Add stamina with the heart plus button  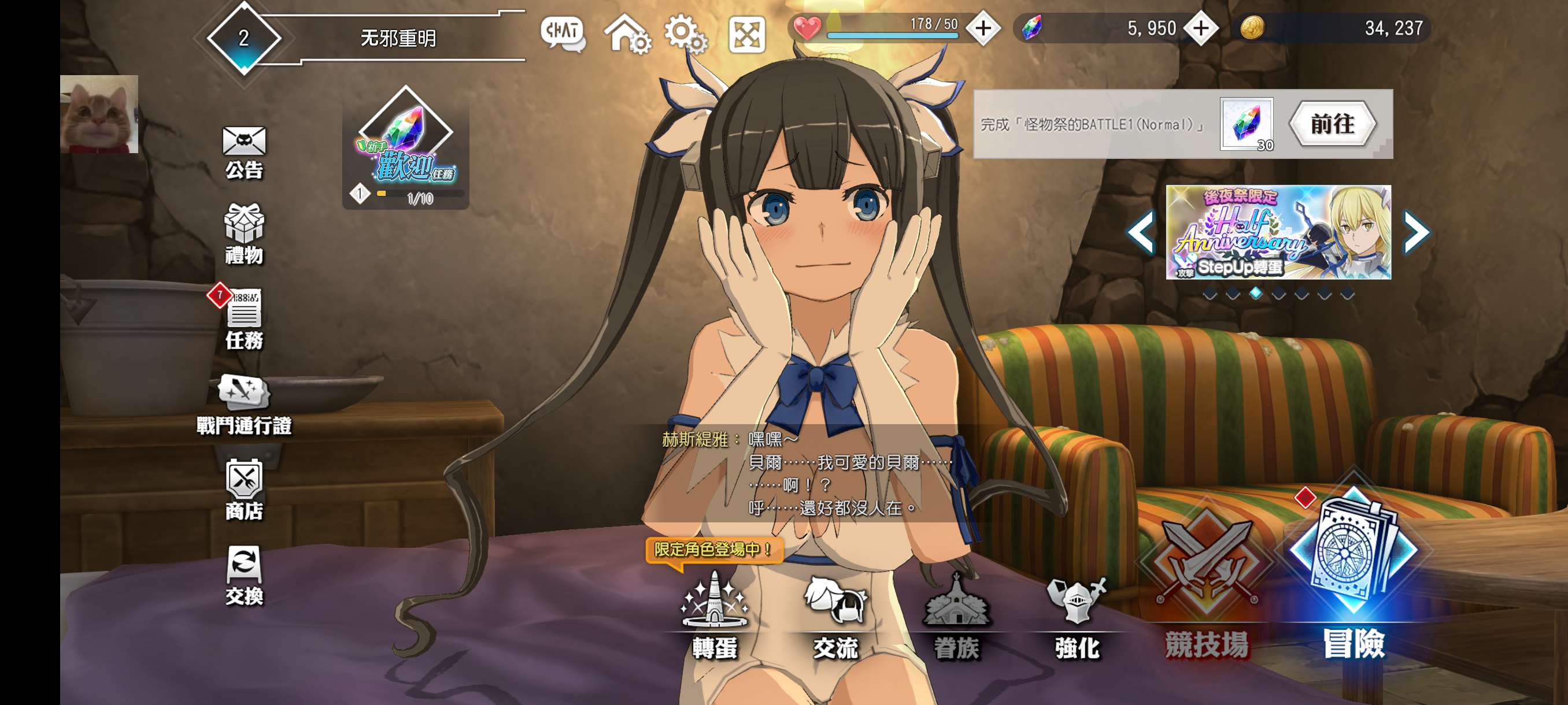[983, 28]
